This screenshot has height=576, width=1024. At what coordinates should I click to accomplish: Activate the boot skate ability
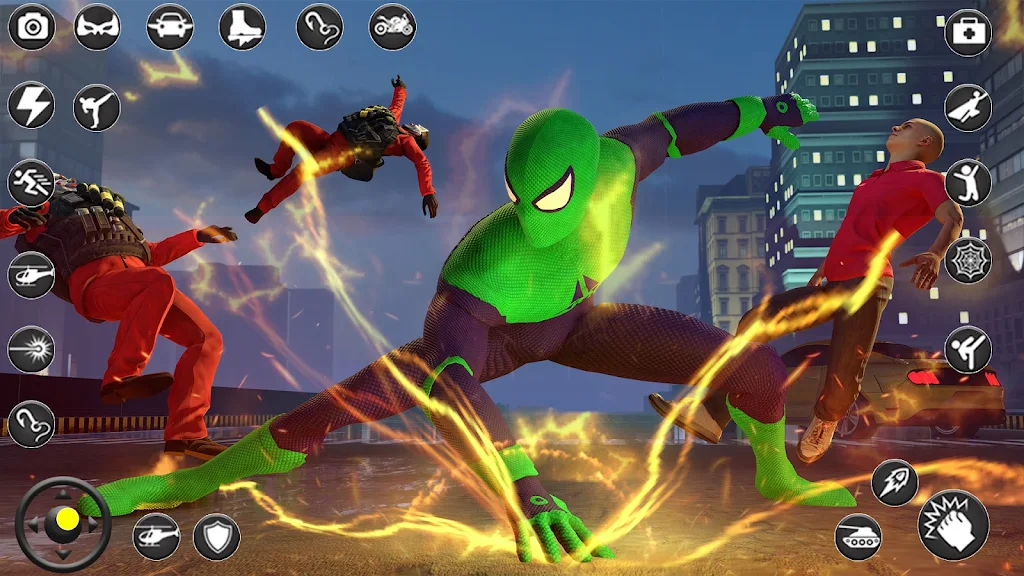click(242, 27)
